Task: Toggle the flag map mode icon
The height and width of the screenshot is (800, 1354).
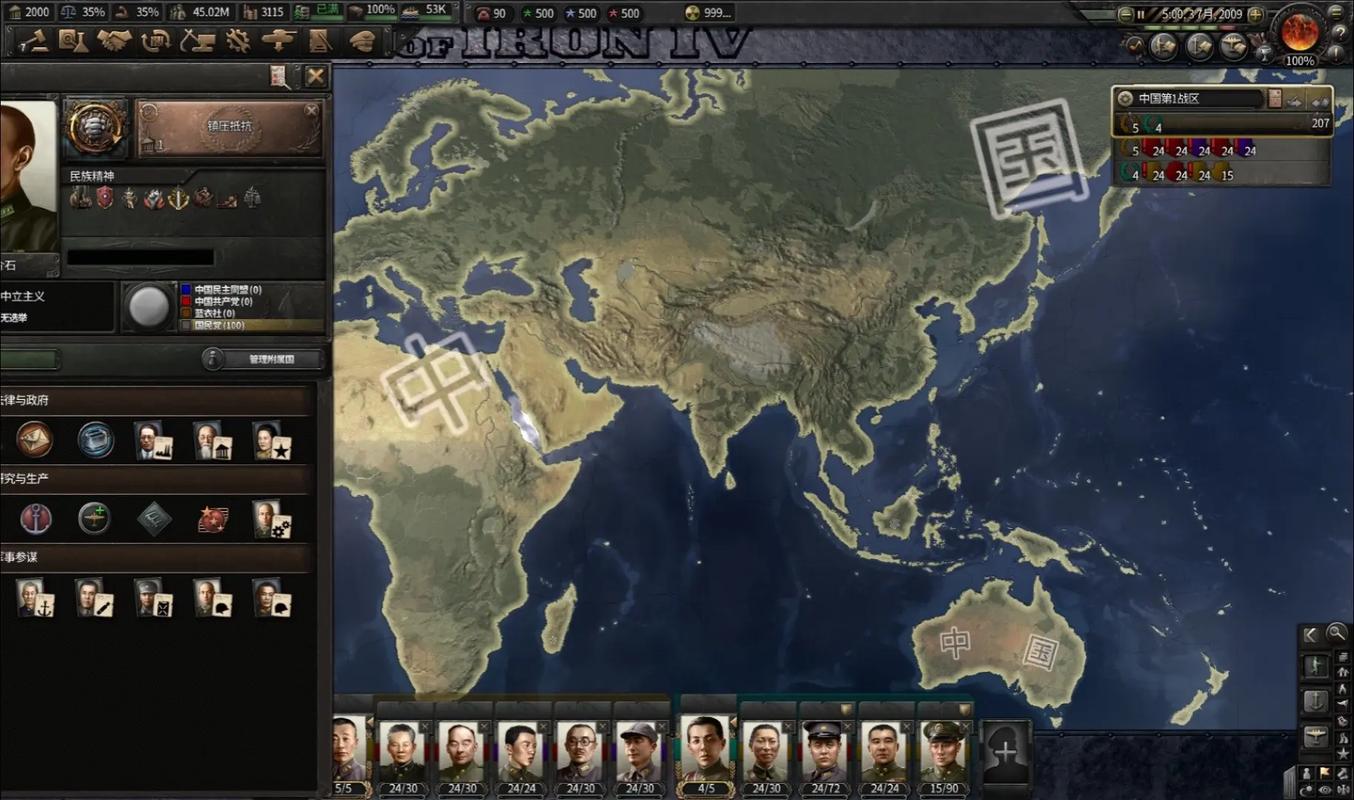Action: coord(1325,774)
